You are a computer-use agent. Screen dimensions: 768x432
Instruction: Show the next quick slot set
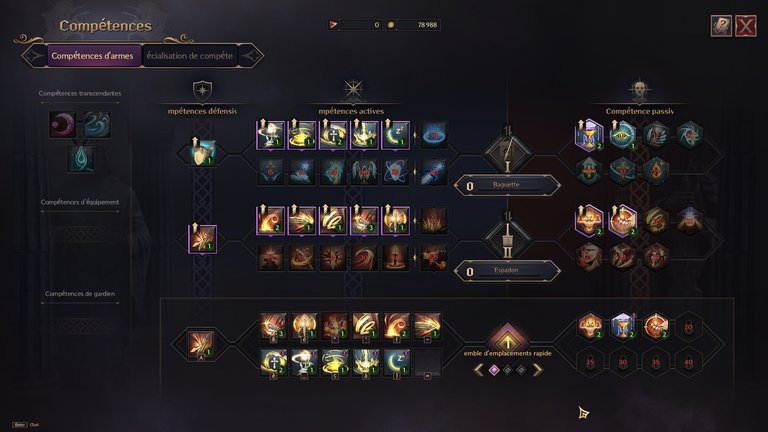537,370
